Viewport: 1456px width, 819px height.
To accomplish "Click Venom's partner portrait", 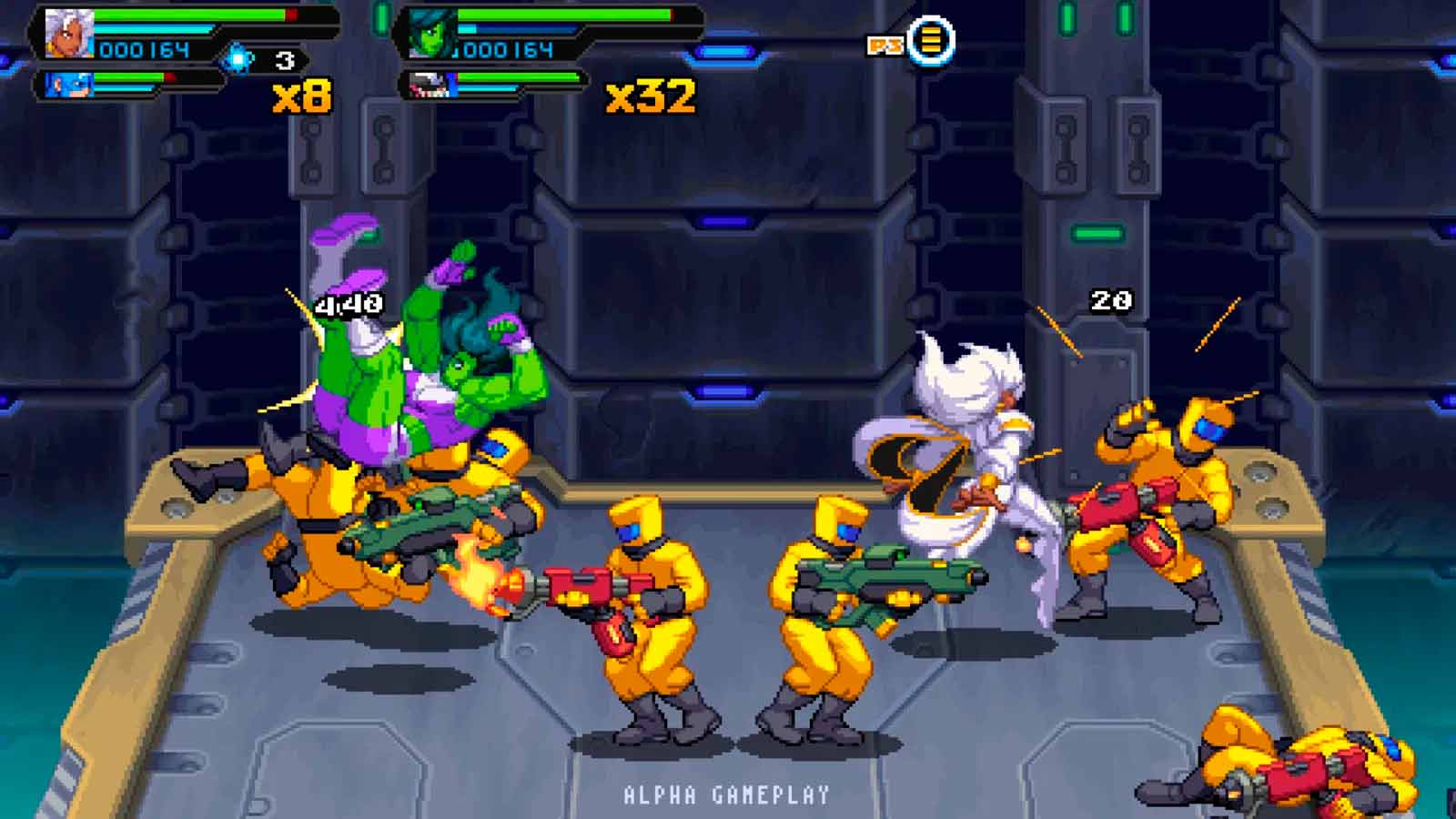I will (x=431, y=86).
